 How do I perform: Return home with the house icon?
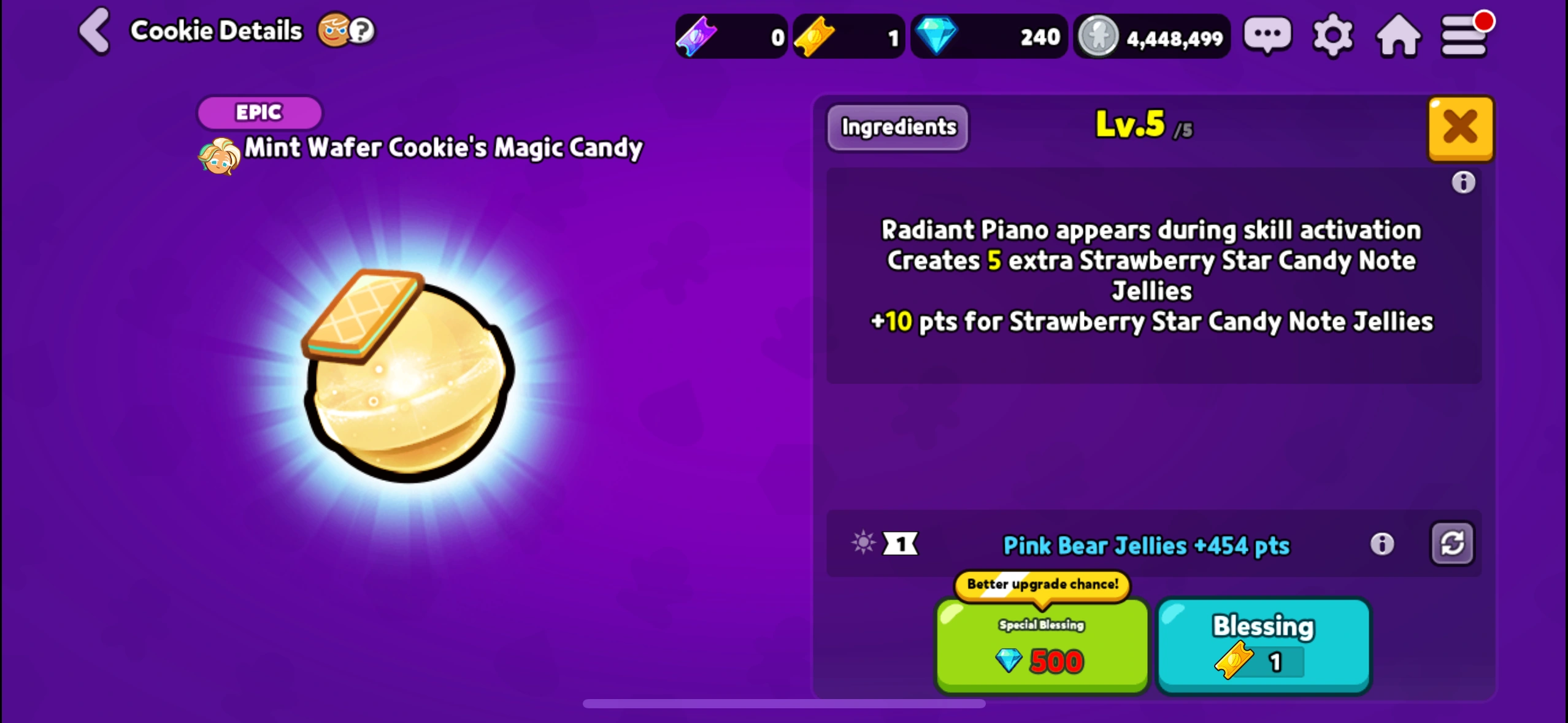click(1399, 35)
